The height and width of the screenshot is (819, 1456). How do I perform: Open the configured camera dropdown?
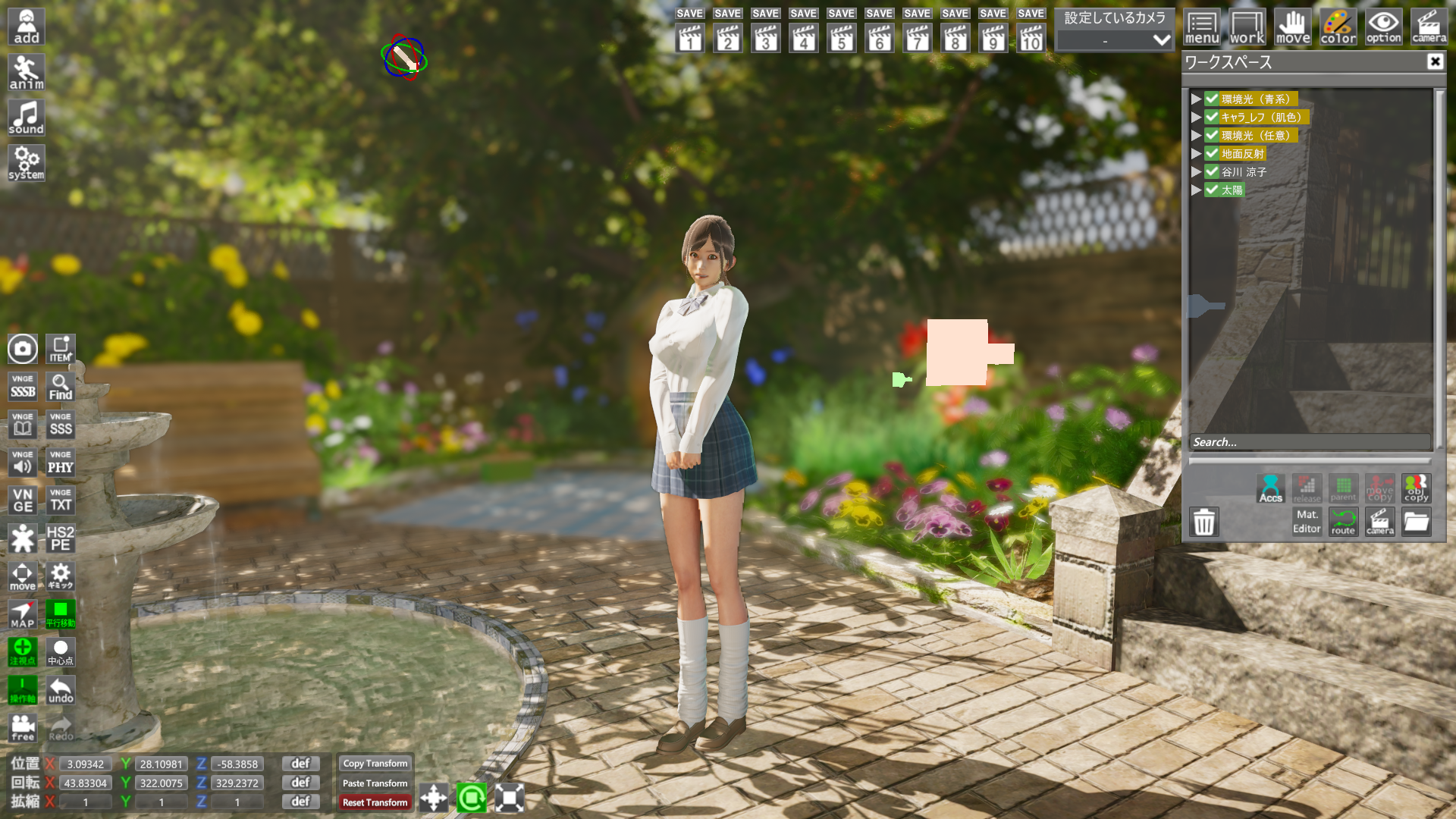[x=1115, y=40]
